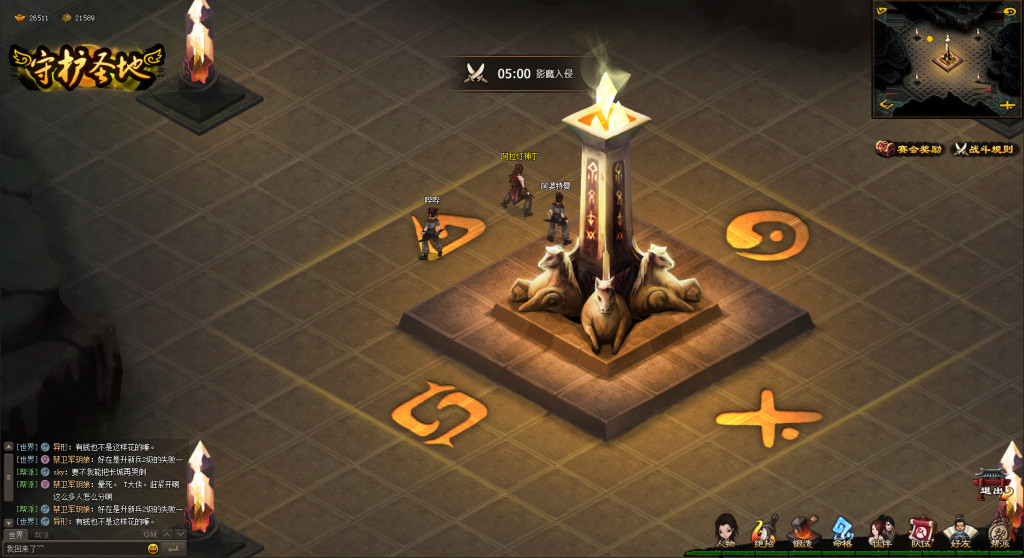Collapse chat with the down-chevron button
Viewport: 1024px width, 558px height.
pyautogui.click(x=180, y=535)
